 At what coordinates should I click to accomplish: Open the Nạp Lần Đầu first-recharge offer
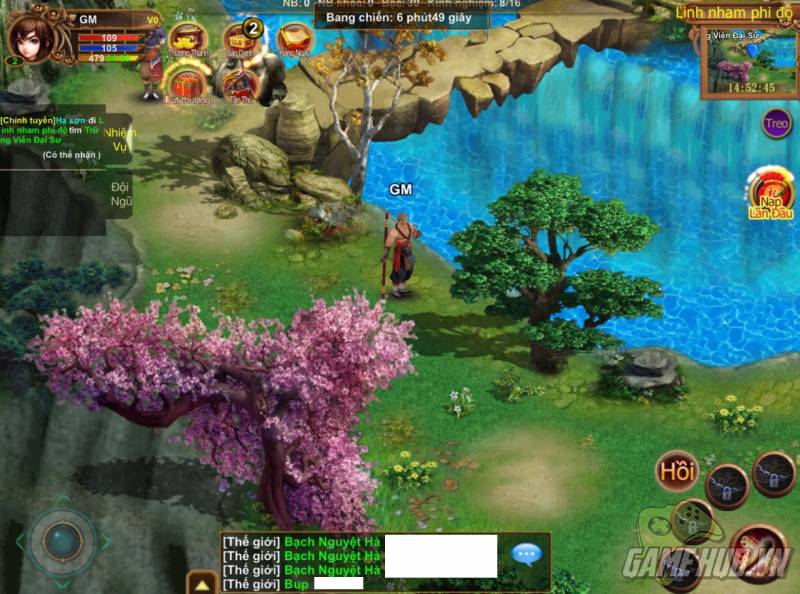pos(770,195)
